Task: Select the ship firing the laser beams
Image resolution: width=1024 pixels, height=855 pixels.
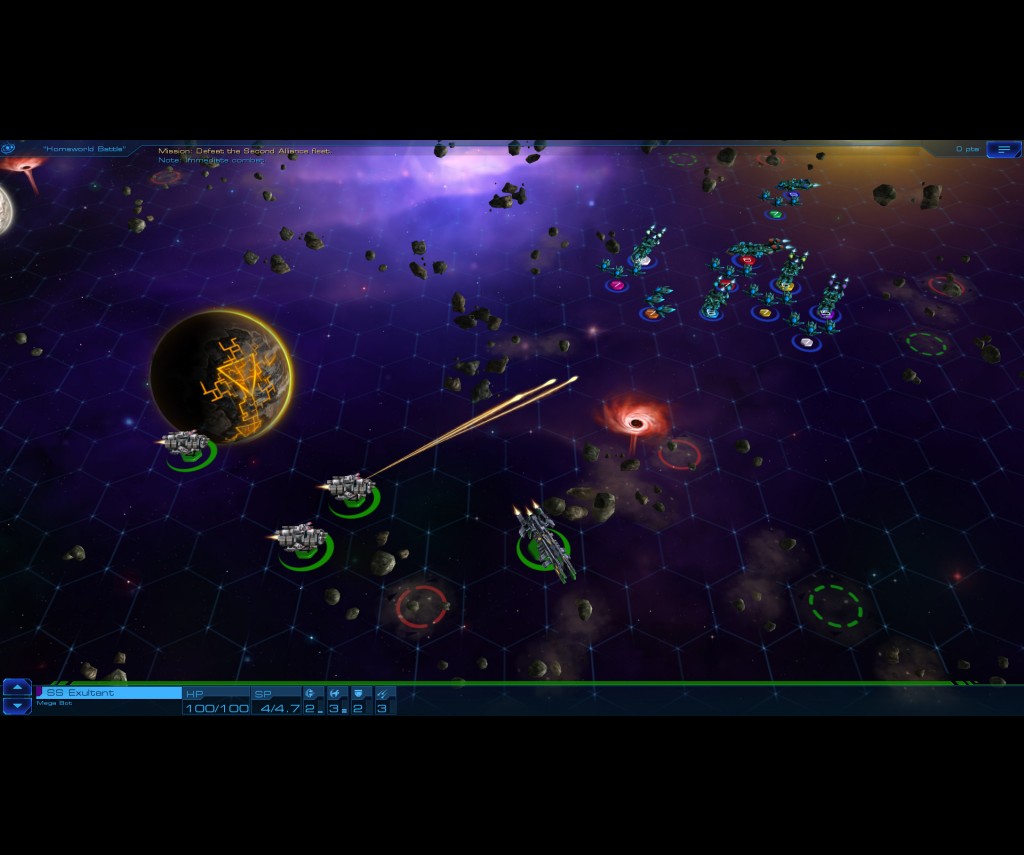Action: [349, 488]
